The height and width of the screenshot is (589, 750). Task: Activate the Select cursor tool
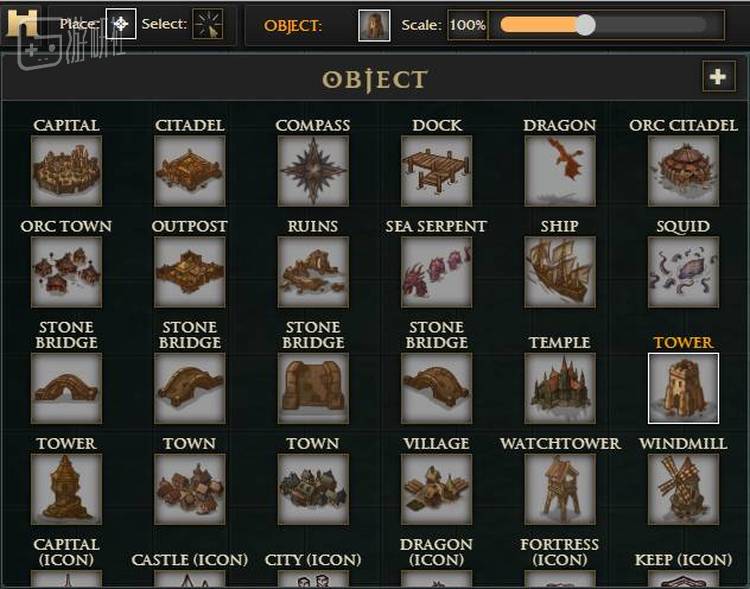click(x=208, y=24)
